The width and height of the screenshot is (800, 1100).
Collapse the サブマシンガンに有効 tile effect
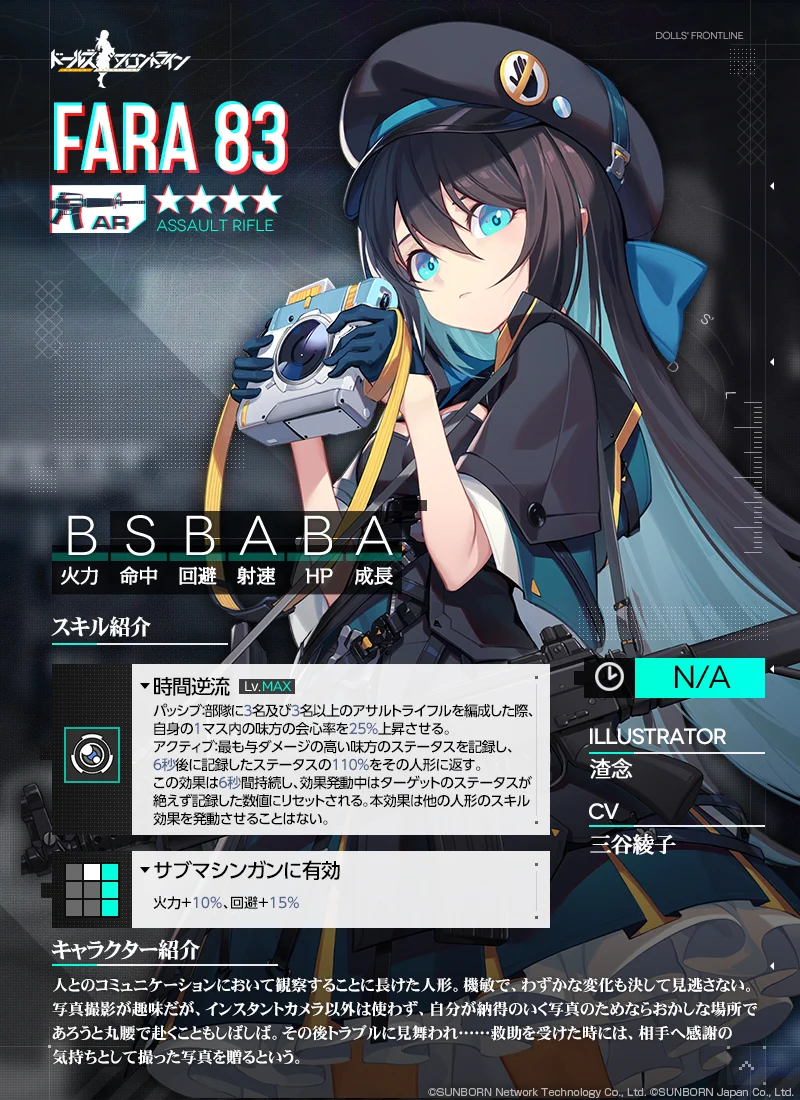[x=146, y=871]
